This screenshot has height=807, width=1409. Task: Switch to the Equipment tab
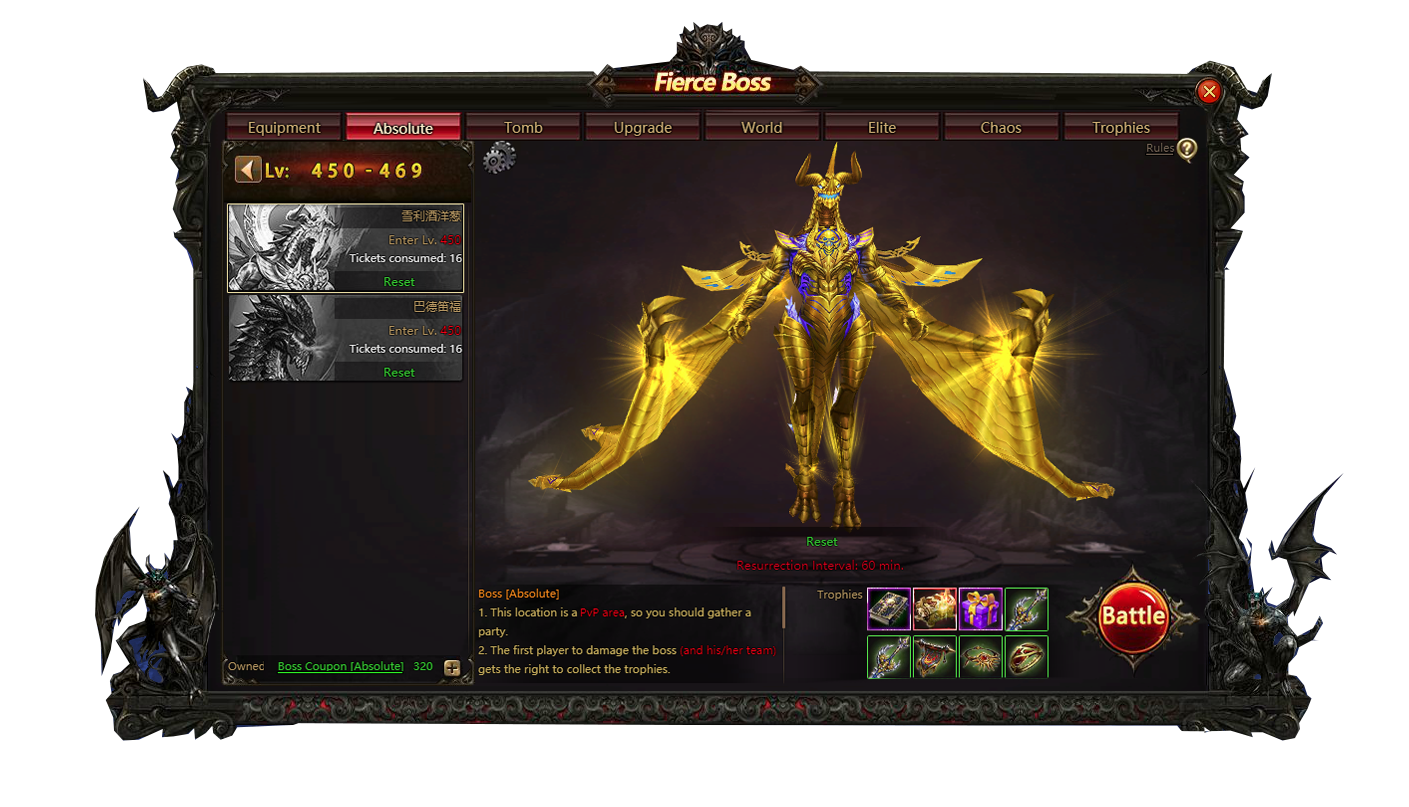point(284,127)
